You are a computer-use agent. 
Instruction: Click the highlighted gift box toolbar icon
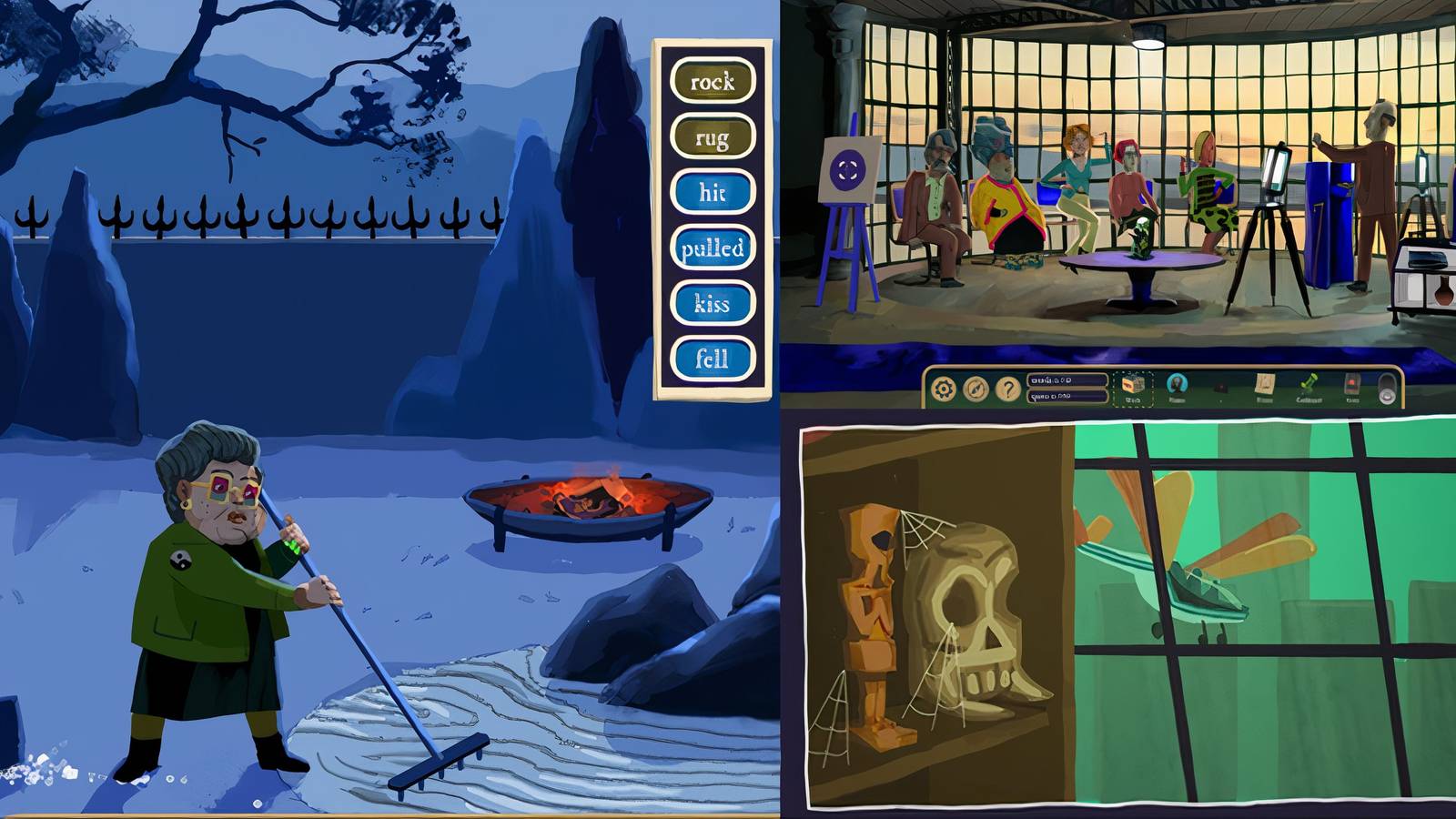pyautogui.click(x=1135, y=385)
